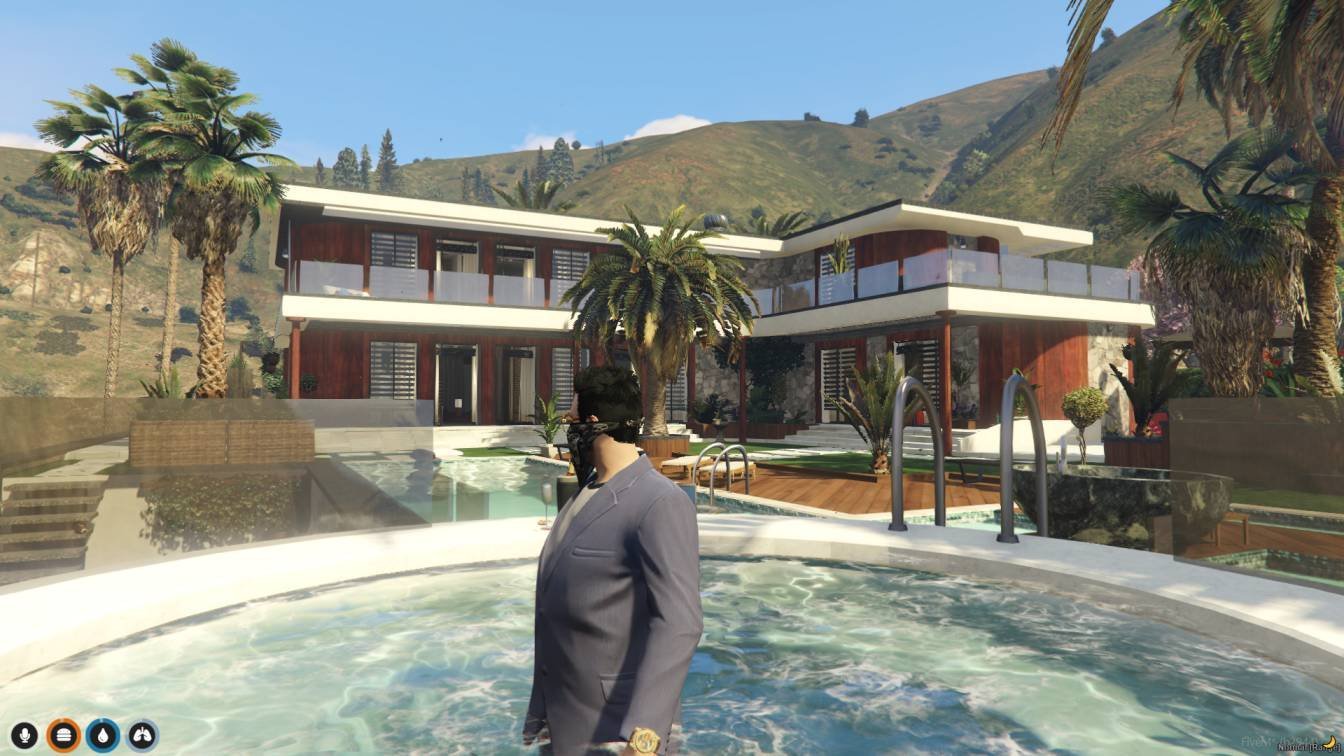Click the water drop thirst icon
Screen dimensions: 1344x756
pos(103,735)
